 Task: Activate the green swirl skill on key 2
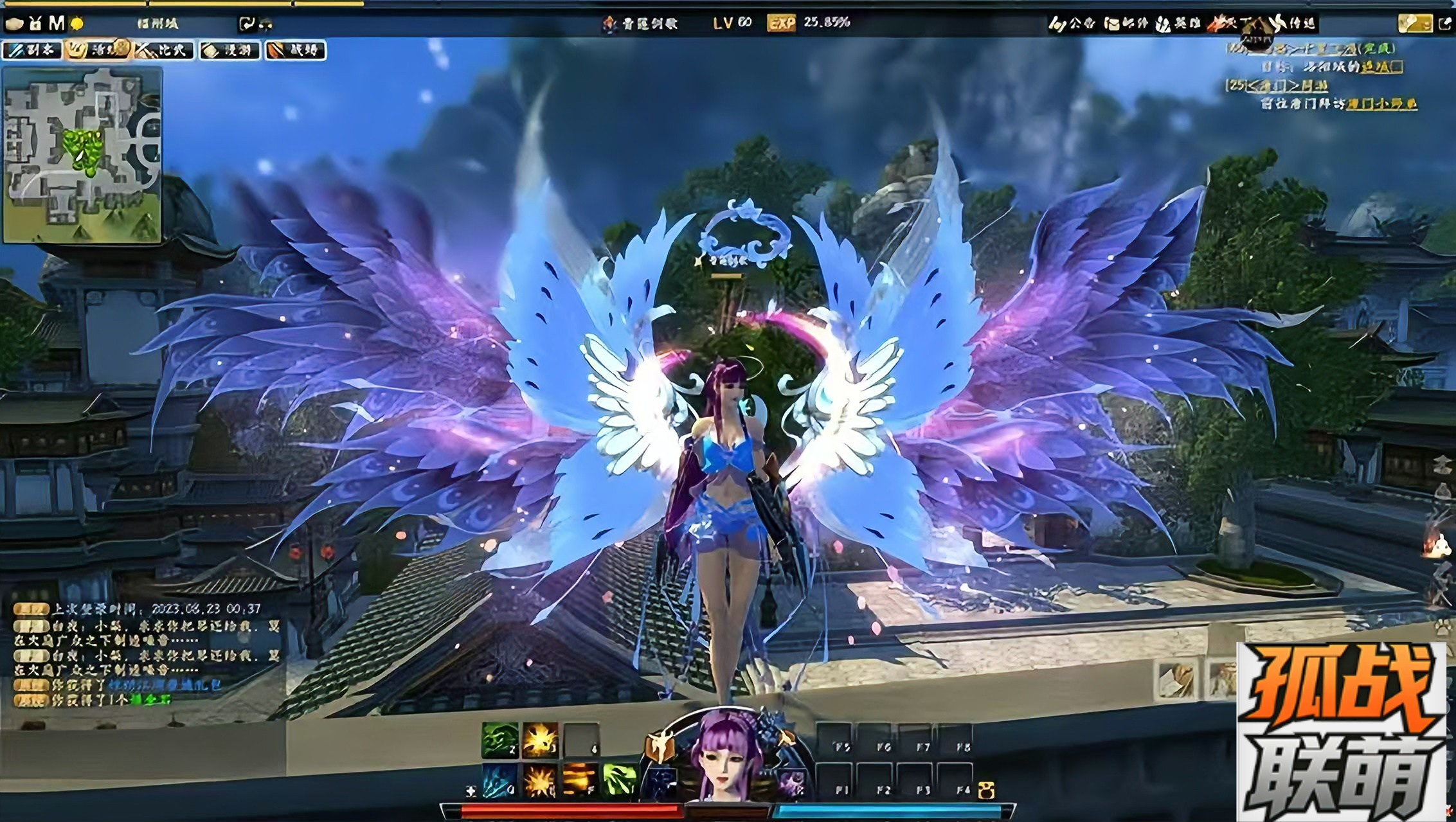click(x=500, y=740)
